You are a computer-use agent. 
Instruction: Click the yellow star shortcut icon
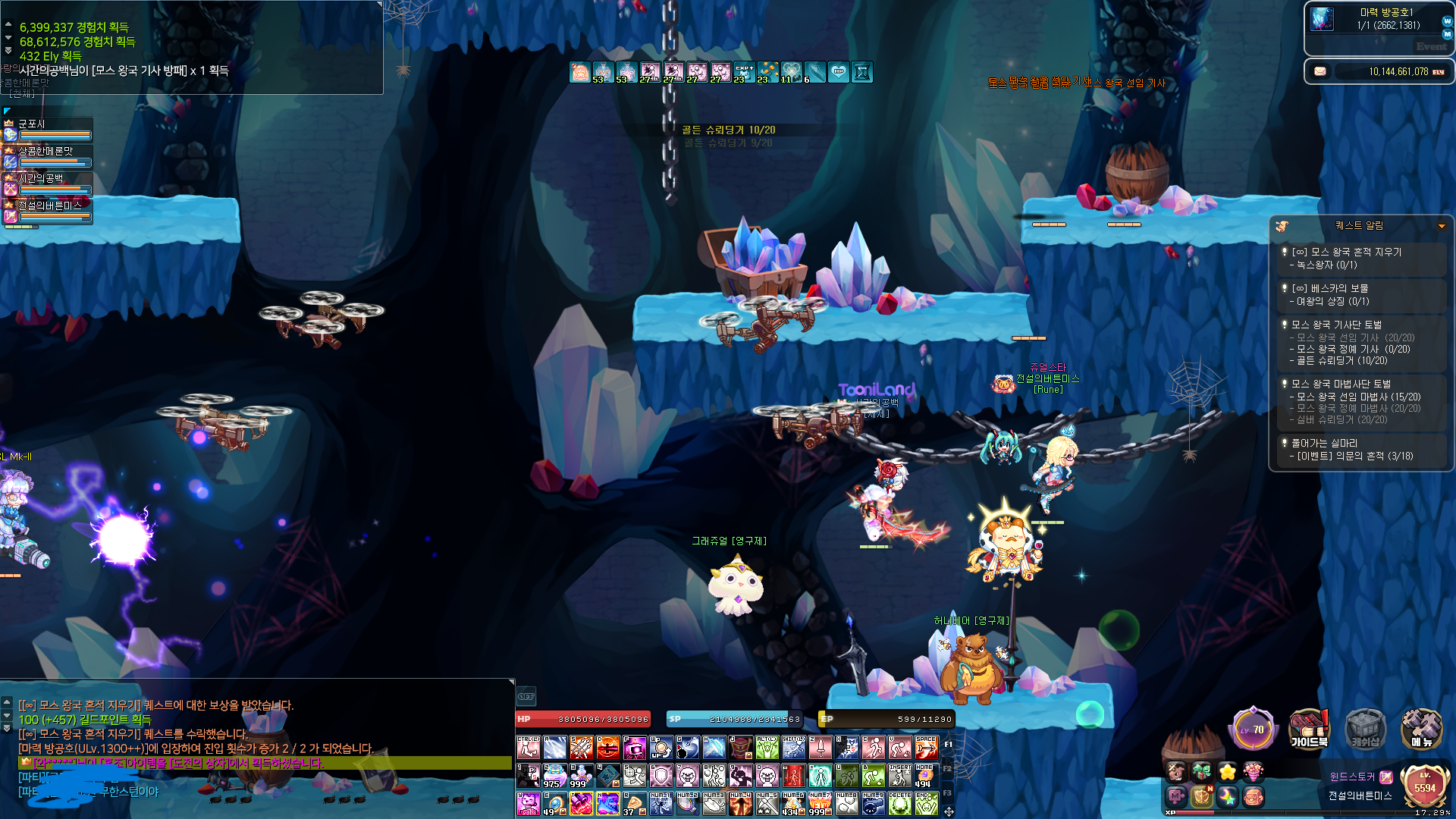point(1227,772)
